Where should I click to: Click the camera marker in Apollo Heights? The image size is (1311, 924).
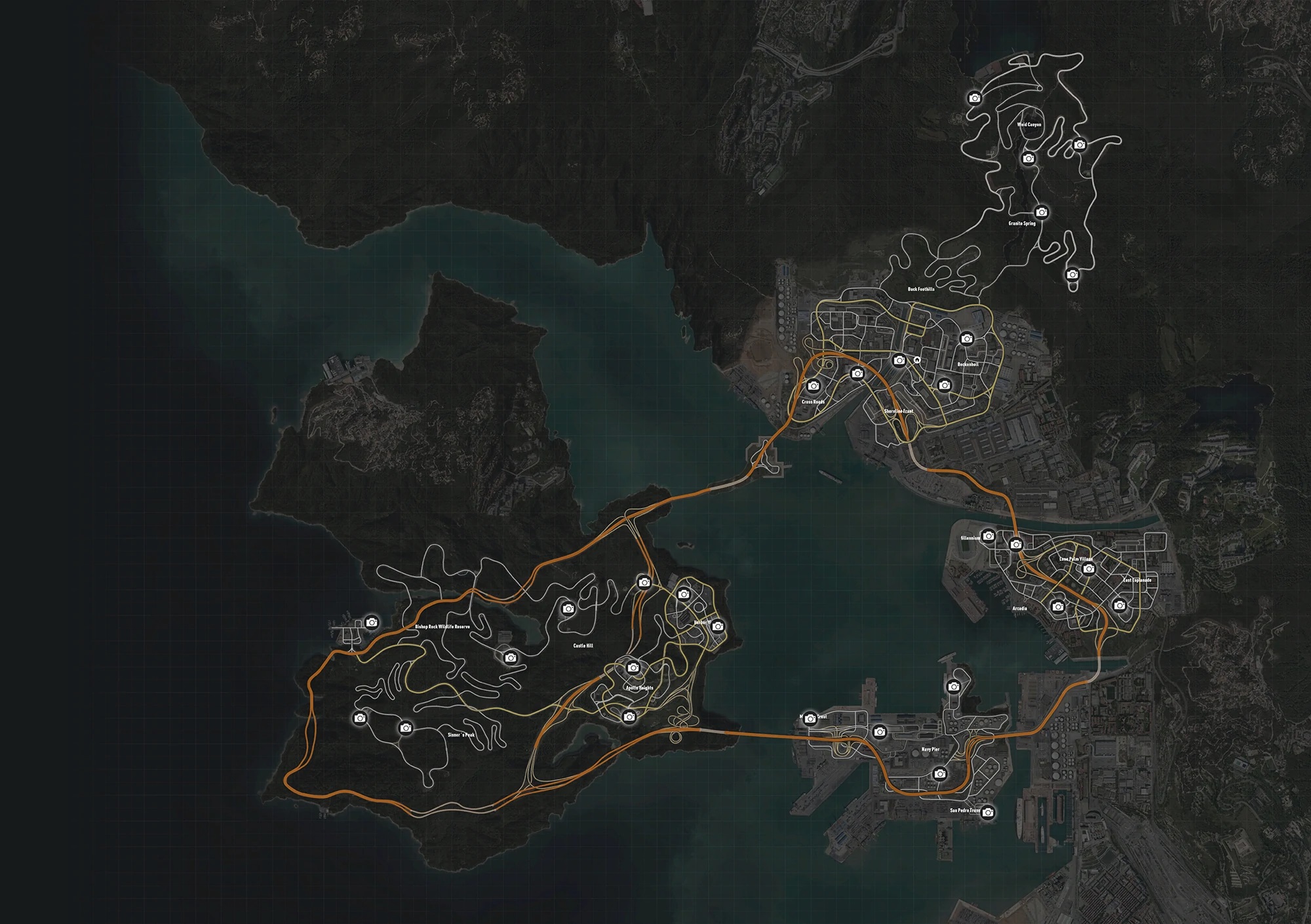pos(633,668)
